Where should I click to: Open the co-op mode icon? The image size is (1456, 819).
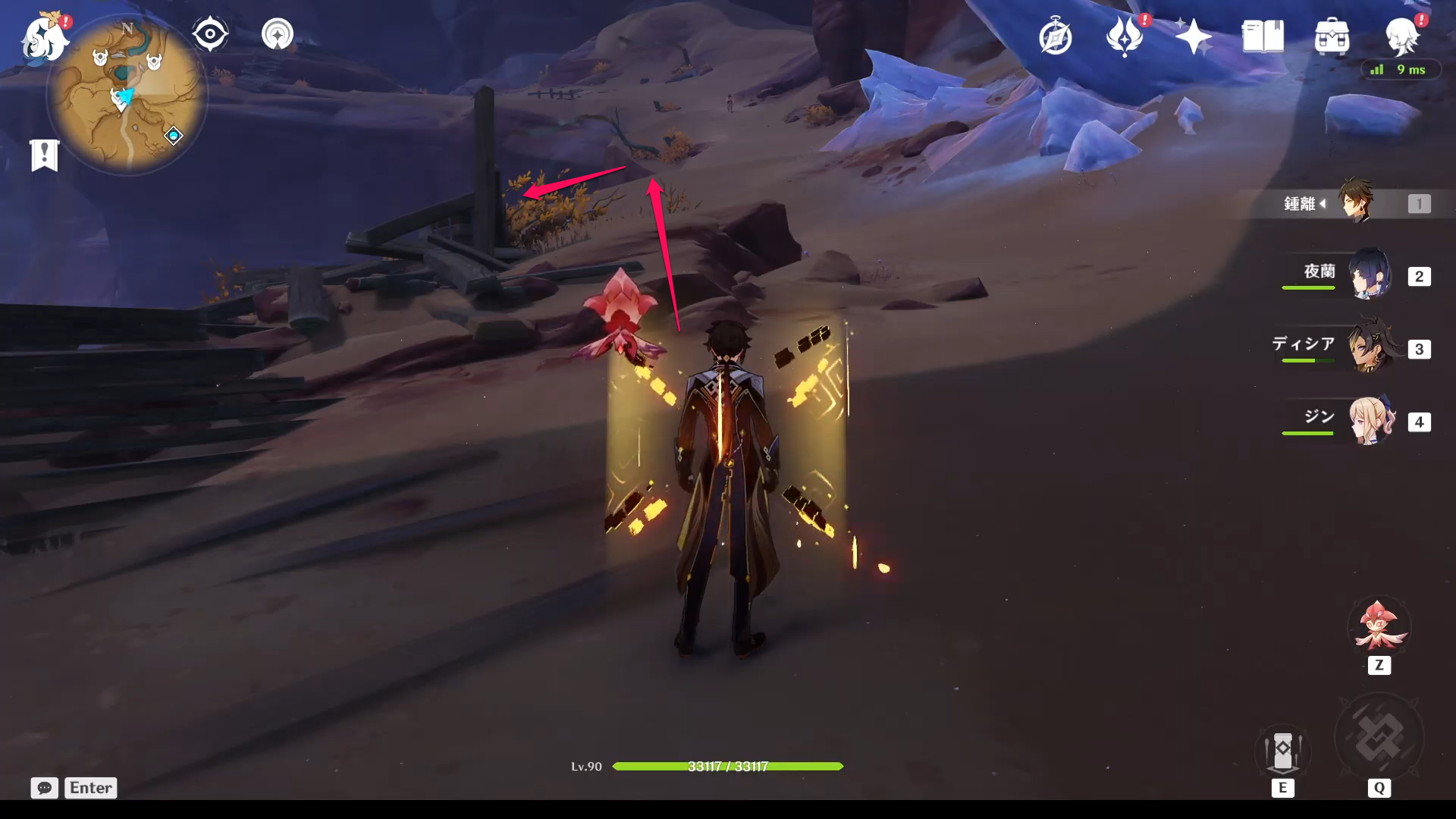click(278, 34)
